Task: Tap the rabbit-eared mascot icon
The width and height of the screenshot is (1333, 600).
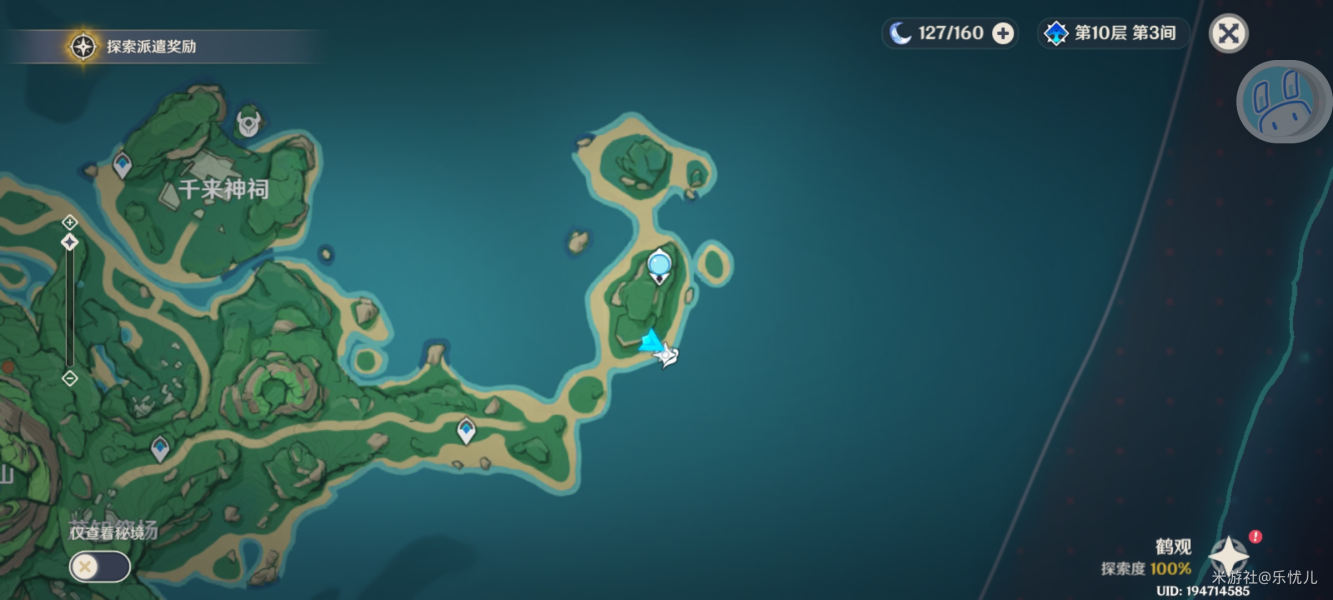Action: pyautogui.click(x=1284, y=101)
